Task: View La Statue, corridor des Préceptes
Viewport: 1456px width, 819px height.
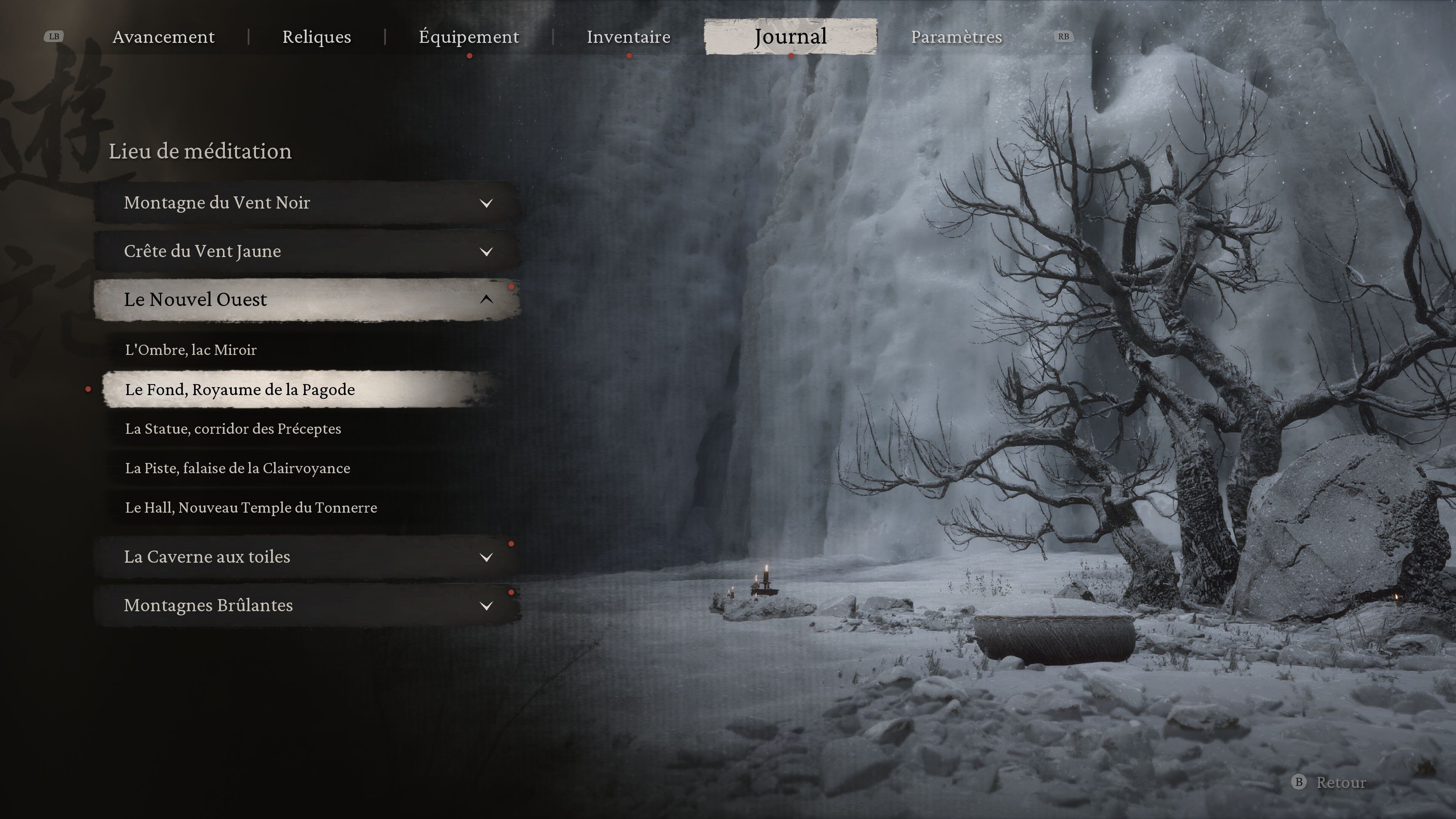Action: pyautogui.click(x=233, y=429)
